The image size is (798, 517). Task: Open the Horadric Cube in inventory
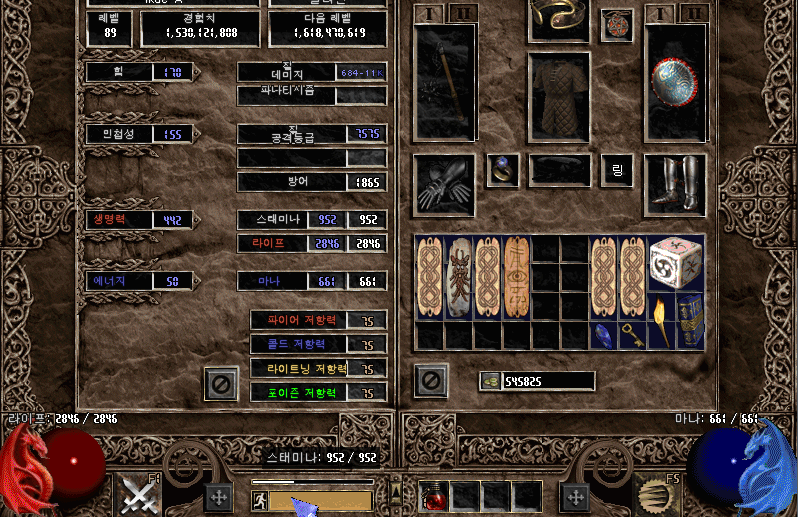pos(676,263)
